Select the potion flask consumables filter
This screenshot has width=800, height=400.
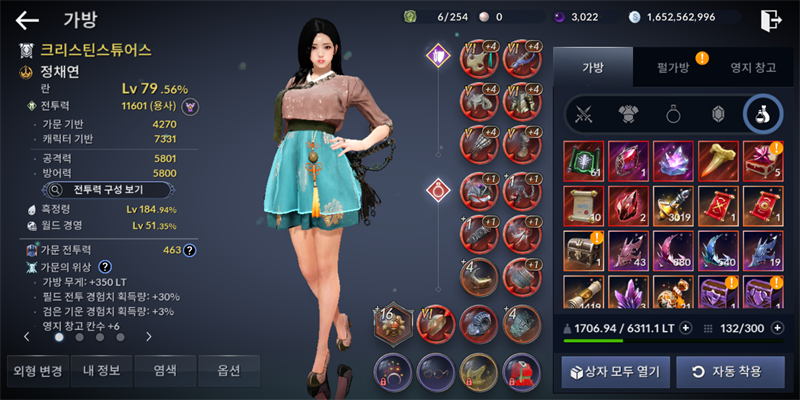pos(762,114)
